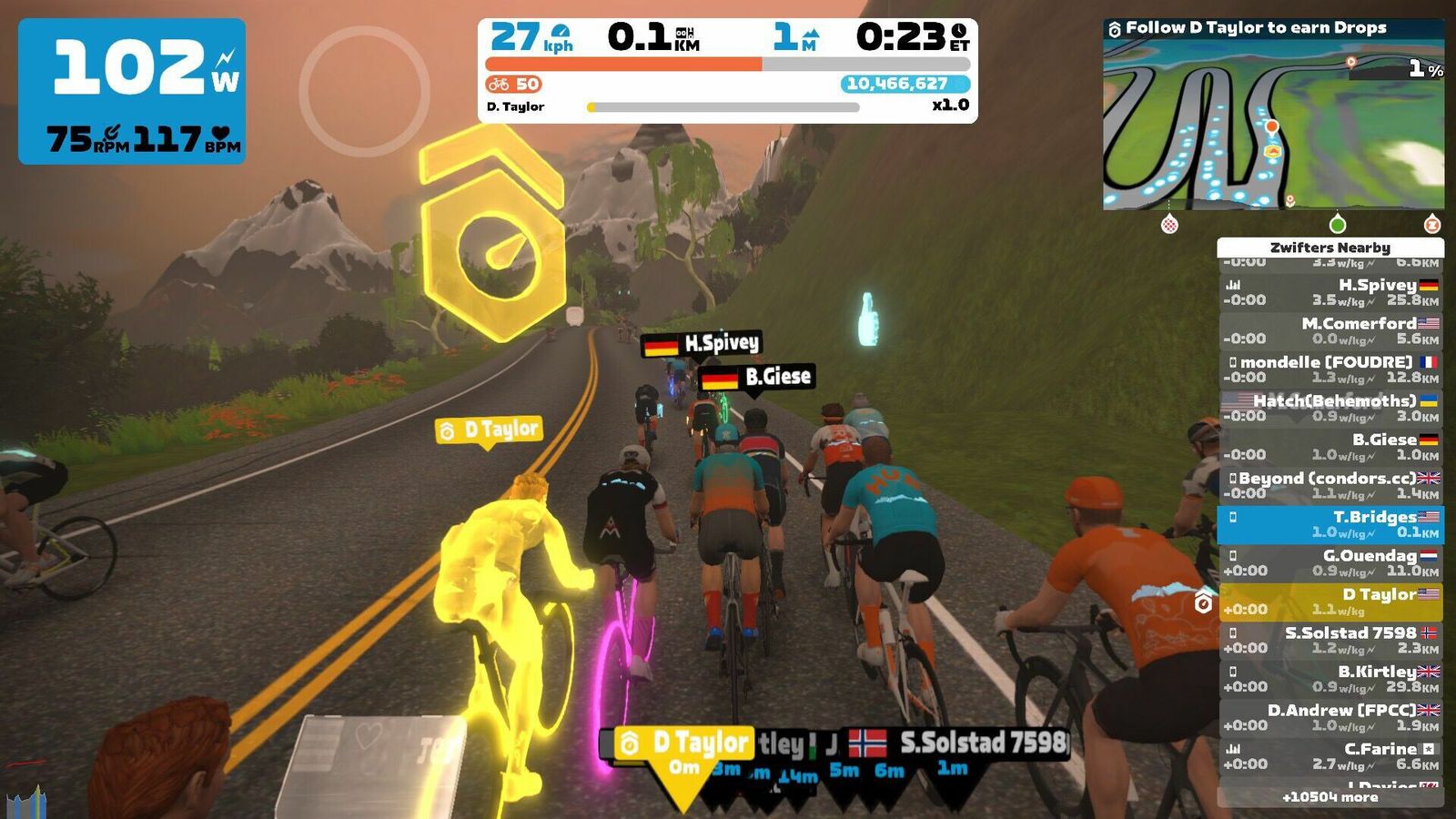Give a Ride On with thumbs-up icon
1456x819 pixels.
pyautogui.click(x=867, y=319)
